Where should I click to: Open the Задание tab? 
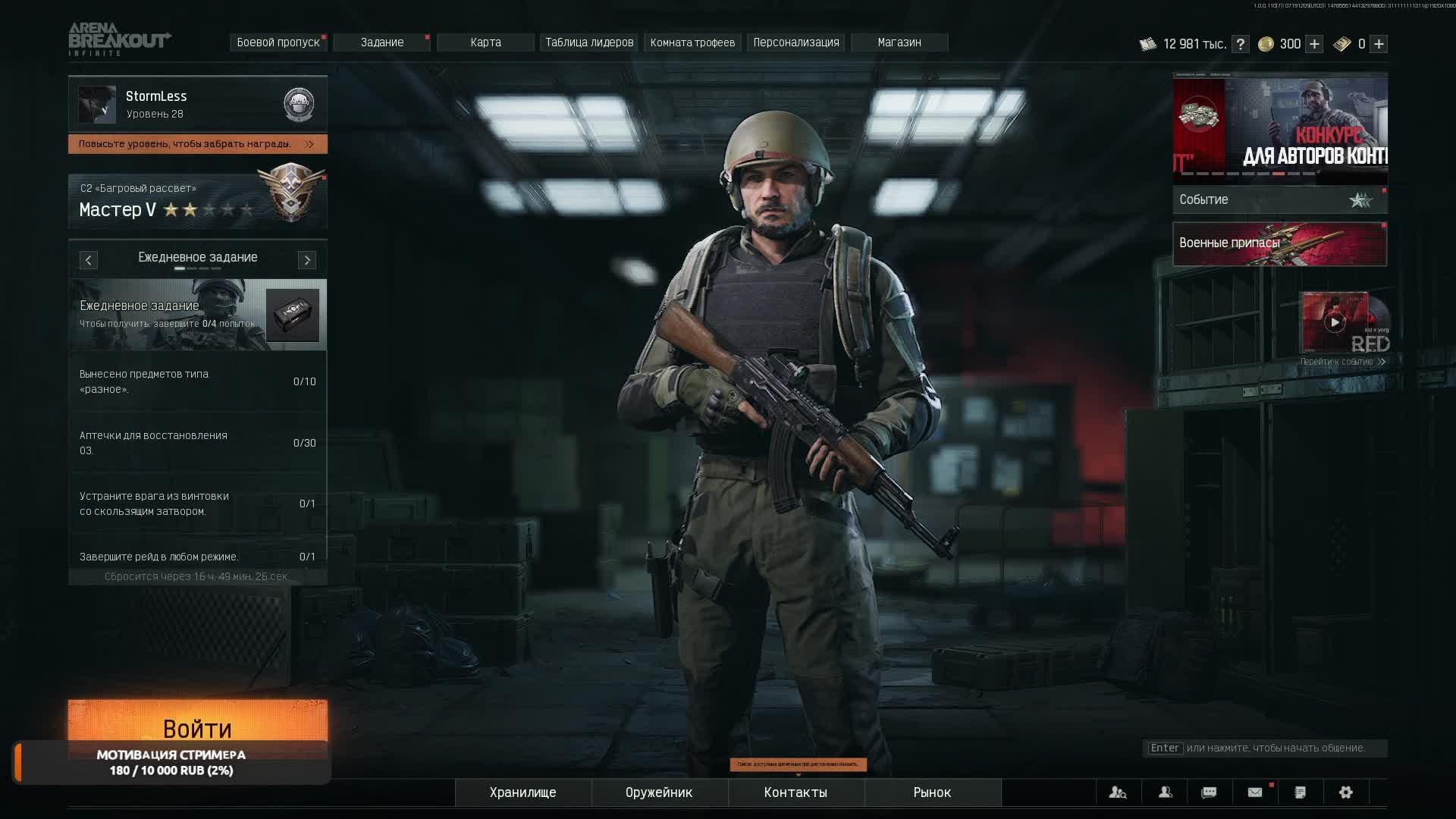[382, 42]
